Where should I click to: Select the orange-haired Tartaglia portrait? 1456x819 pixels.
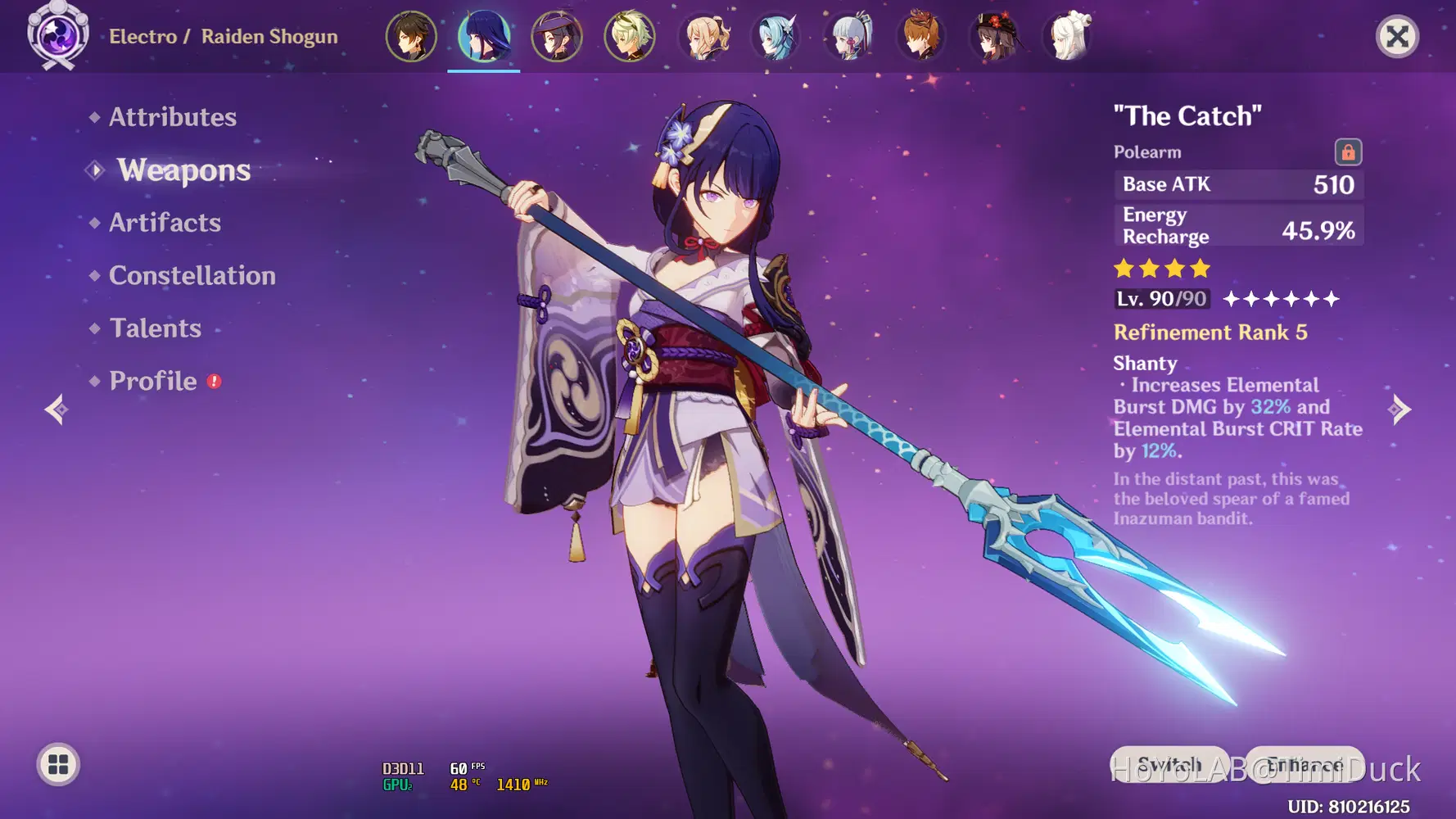point(922,37)
